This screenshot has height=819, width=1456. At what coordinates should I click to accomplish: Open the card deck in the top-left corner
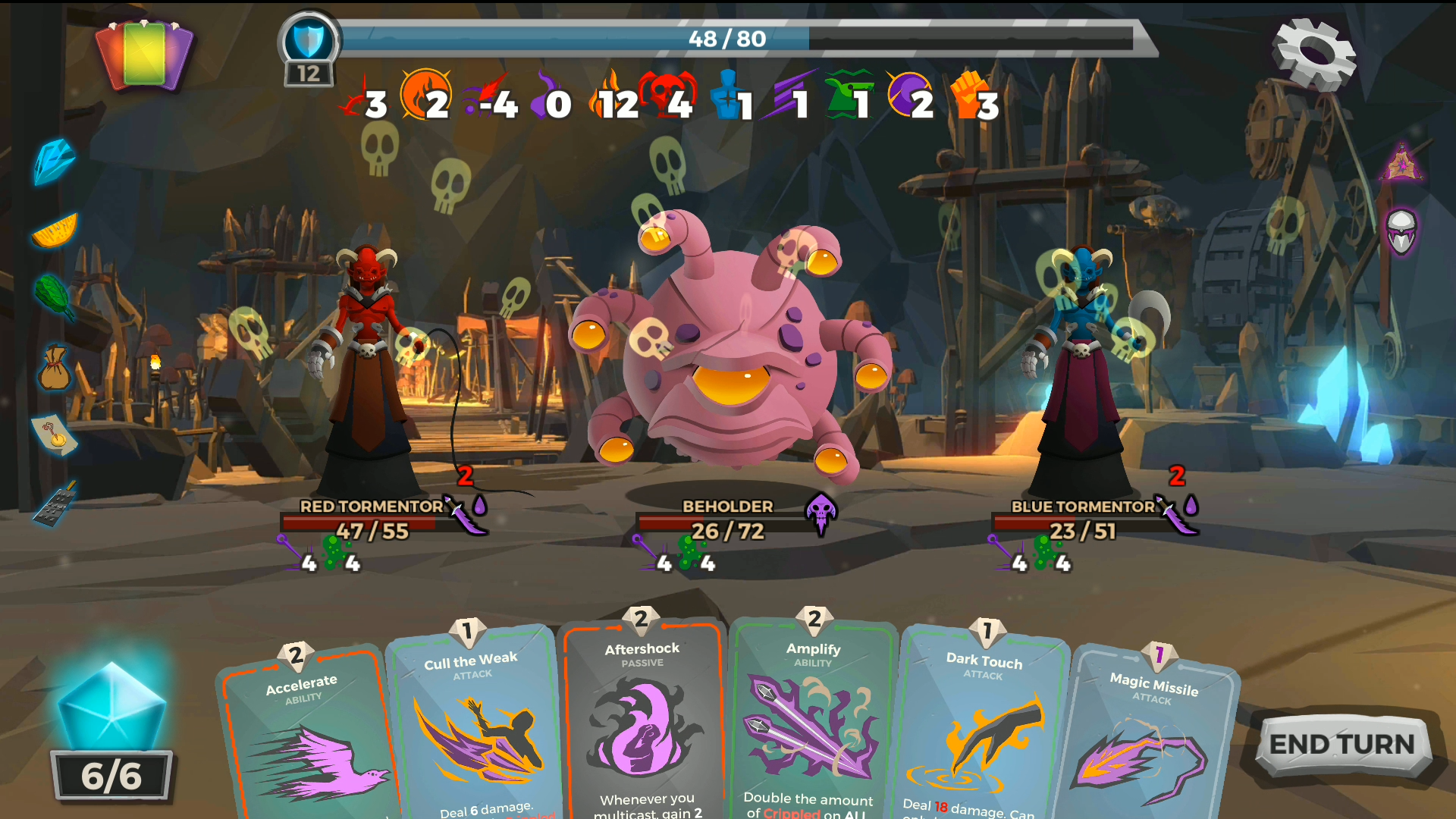(144, 55)
